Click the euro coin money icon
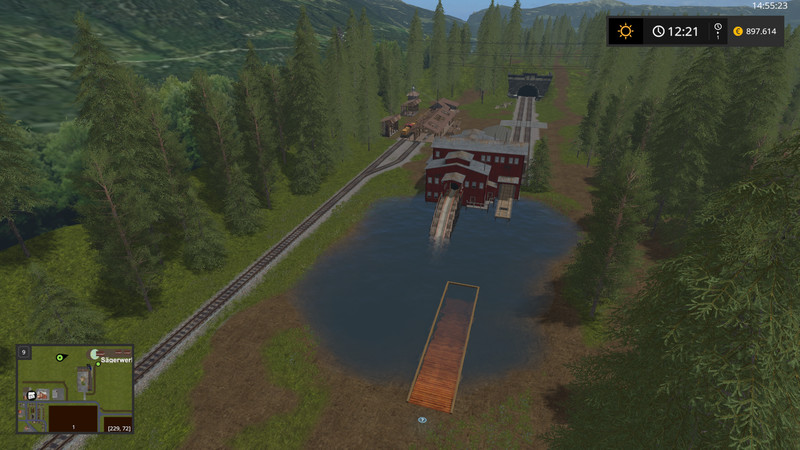 pos(737,31)
